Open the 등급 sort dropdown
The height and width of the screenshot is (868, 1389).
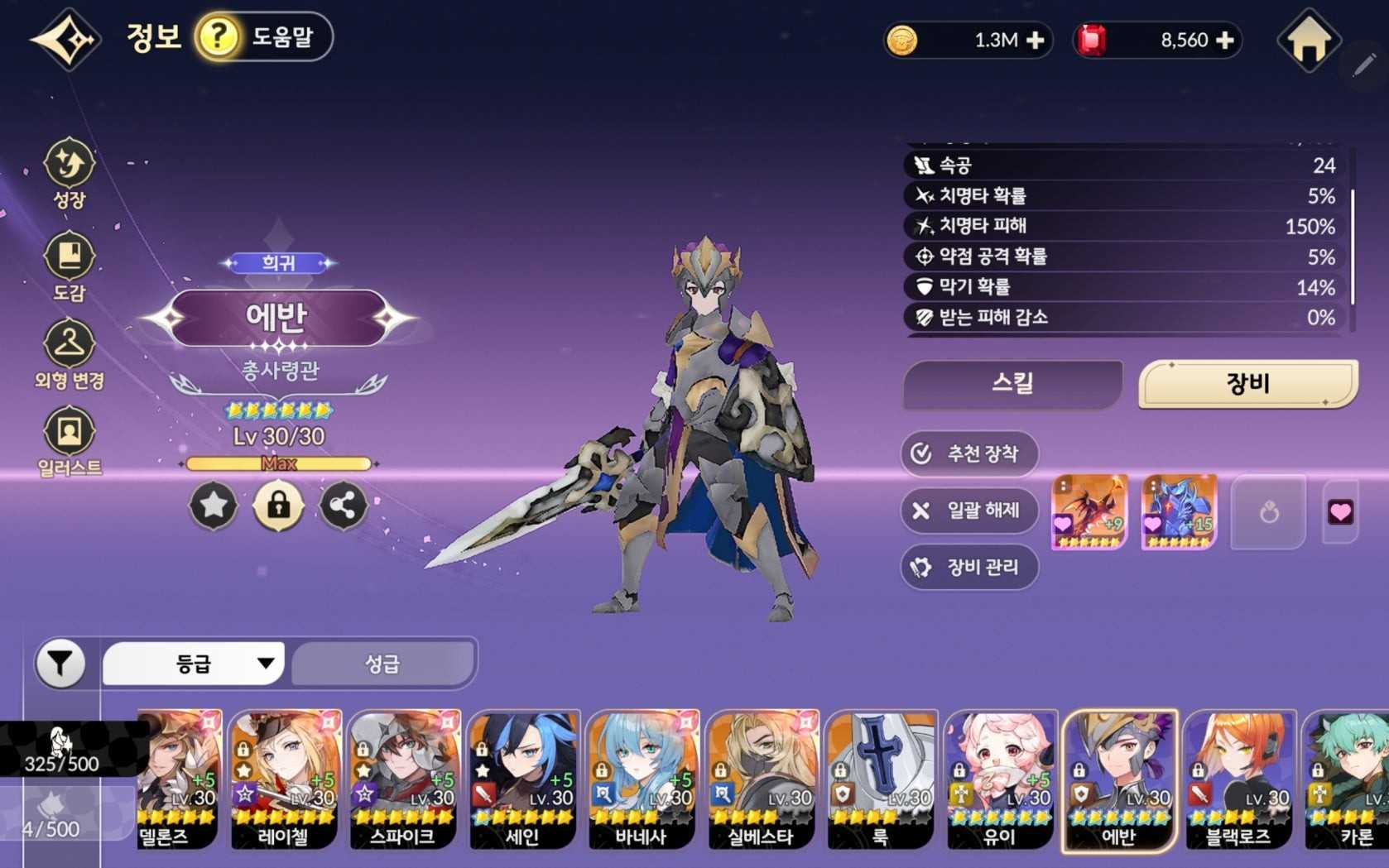194,664
